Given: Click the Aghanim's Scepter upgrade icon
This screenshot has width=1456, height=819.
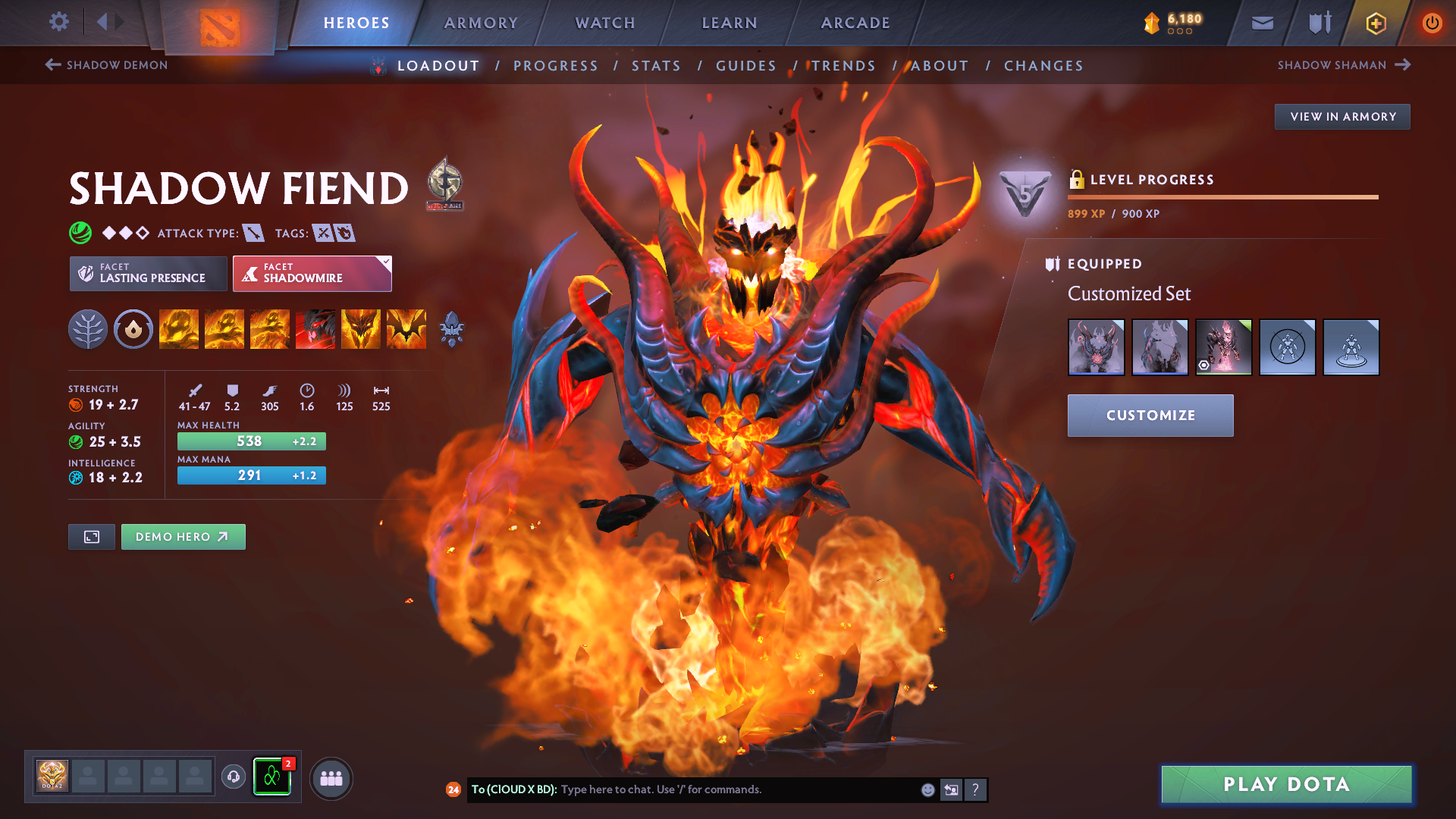Looking at the screenshot, I should coord(453,329).
